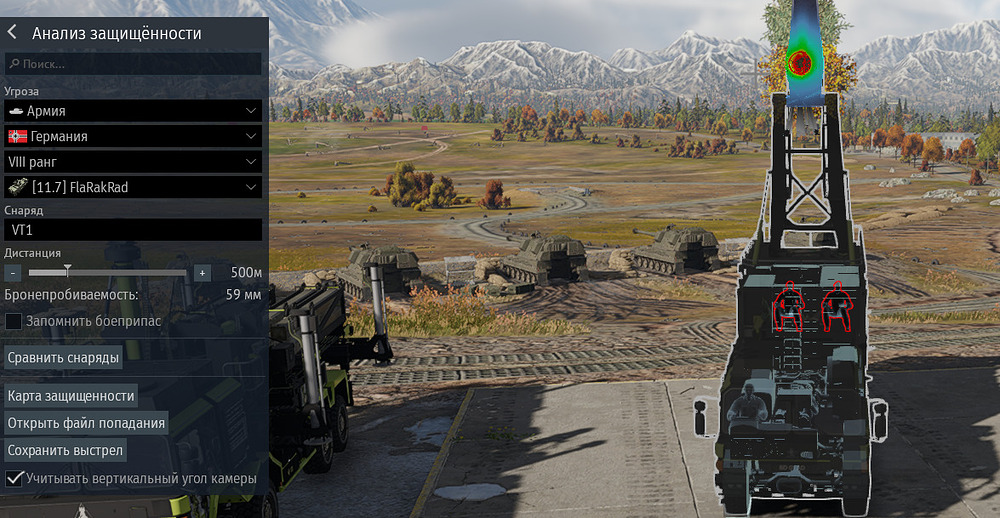Open the Армия threat type dropdown

click(x=133, y=111)
